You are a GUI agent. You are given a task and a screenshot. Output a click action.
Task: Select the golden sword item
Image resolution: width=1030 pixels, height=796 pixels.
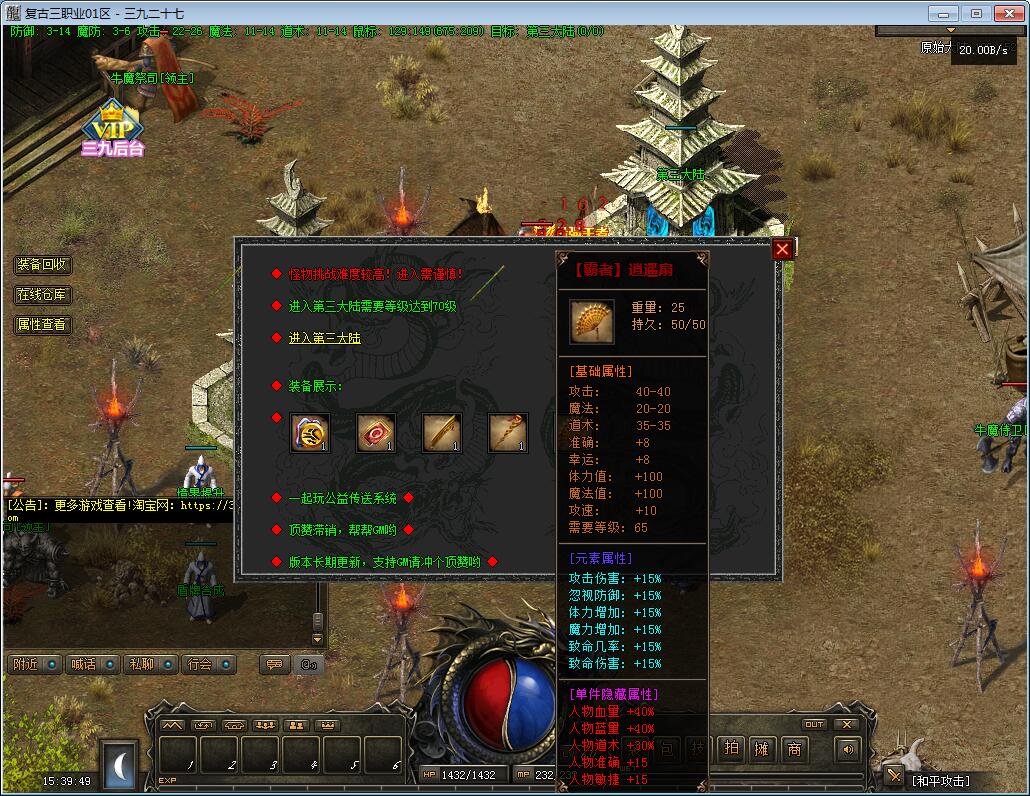442,433
